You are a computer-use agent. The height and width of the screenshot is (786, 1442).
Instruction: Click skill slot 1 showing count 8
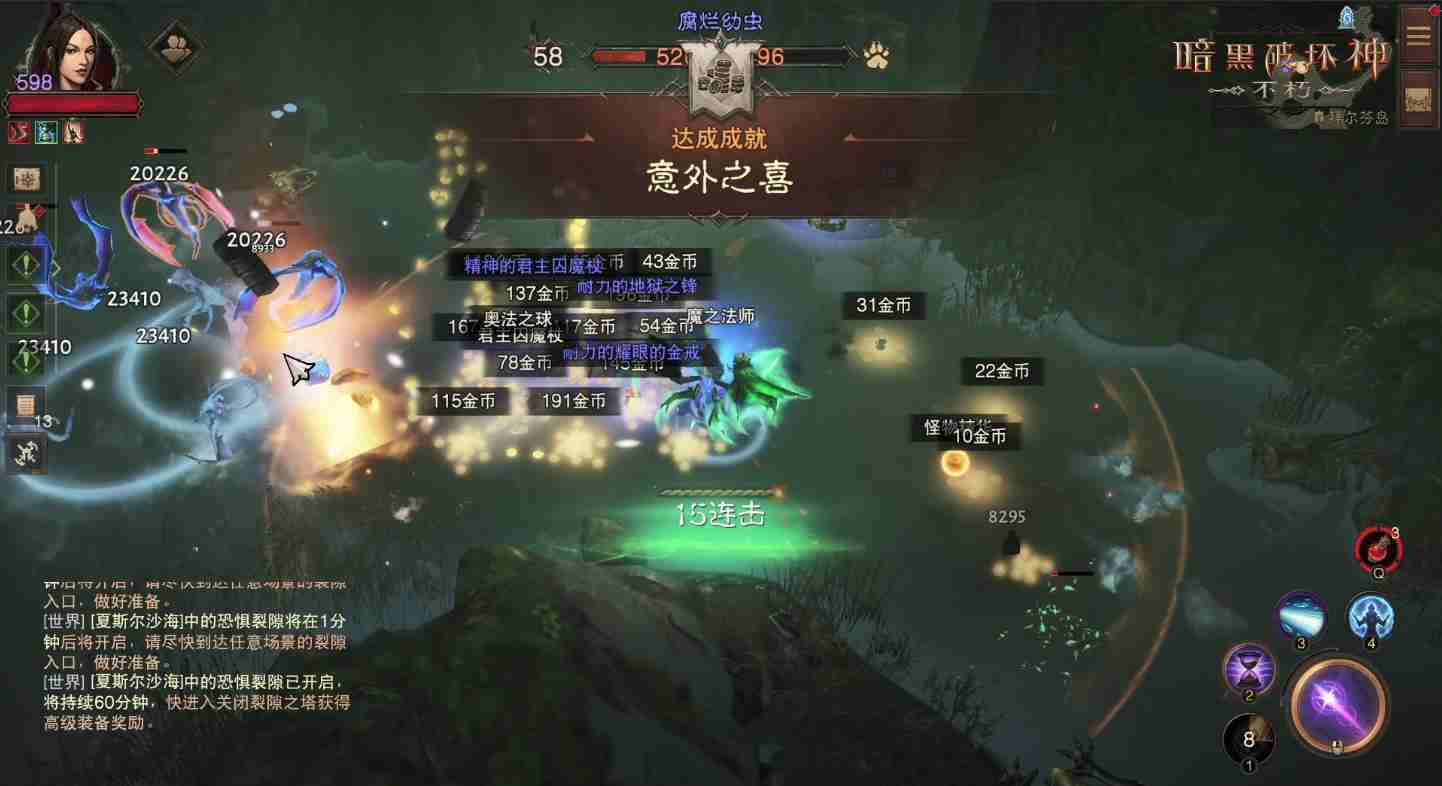point(1248,740)
